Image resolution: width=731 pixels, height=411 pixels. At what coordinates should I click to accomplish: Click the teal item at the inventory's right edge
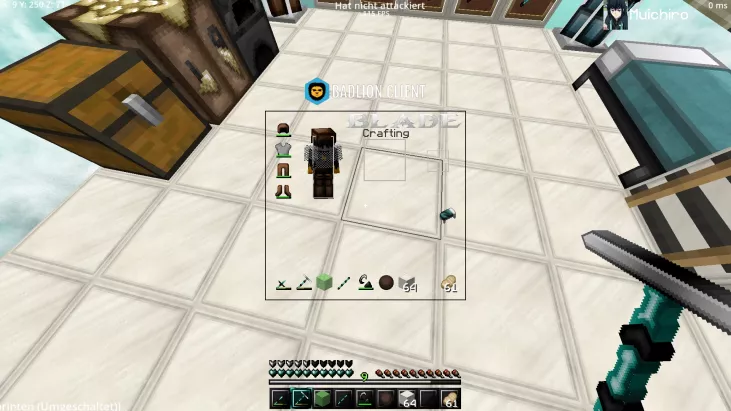click(449, 214)
